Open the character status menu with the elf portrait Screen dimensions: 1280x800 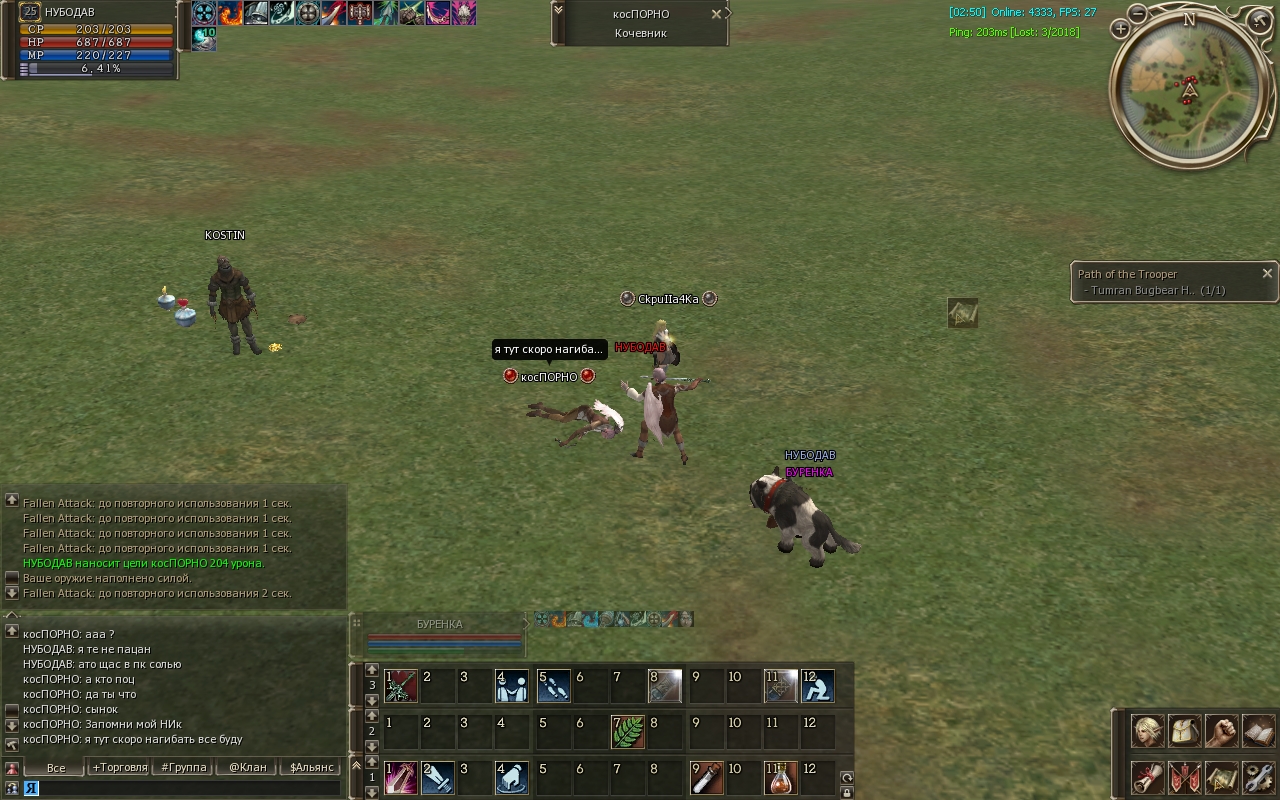pyautogui.click(x=1147, y=731)
